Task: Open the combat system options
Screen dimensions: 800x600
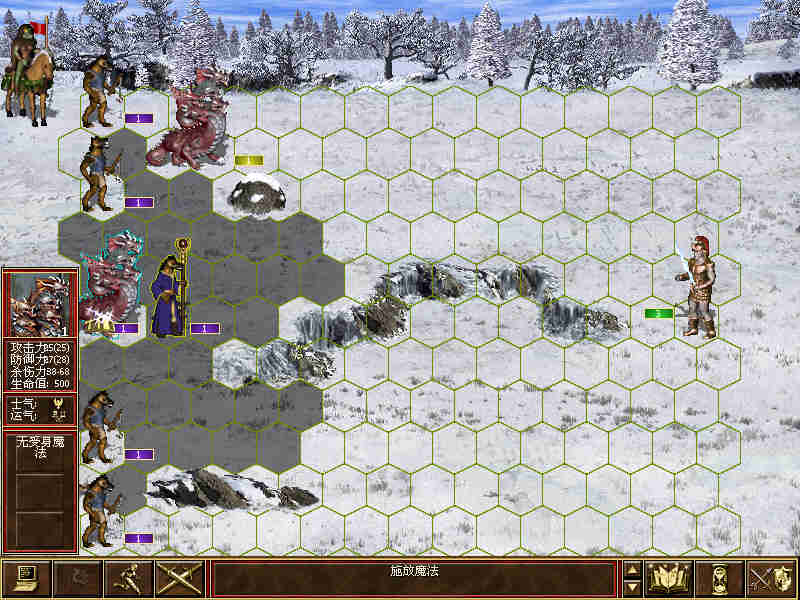Action: tap(27, 578)
